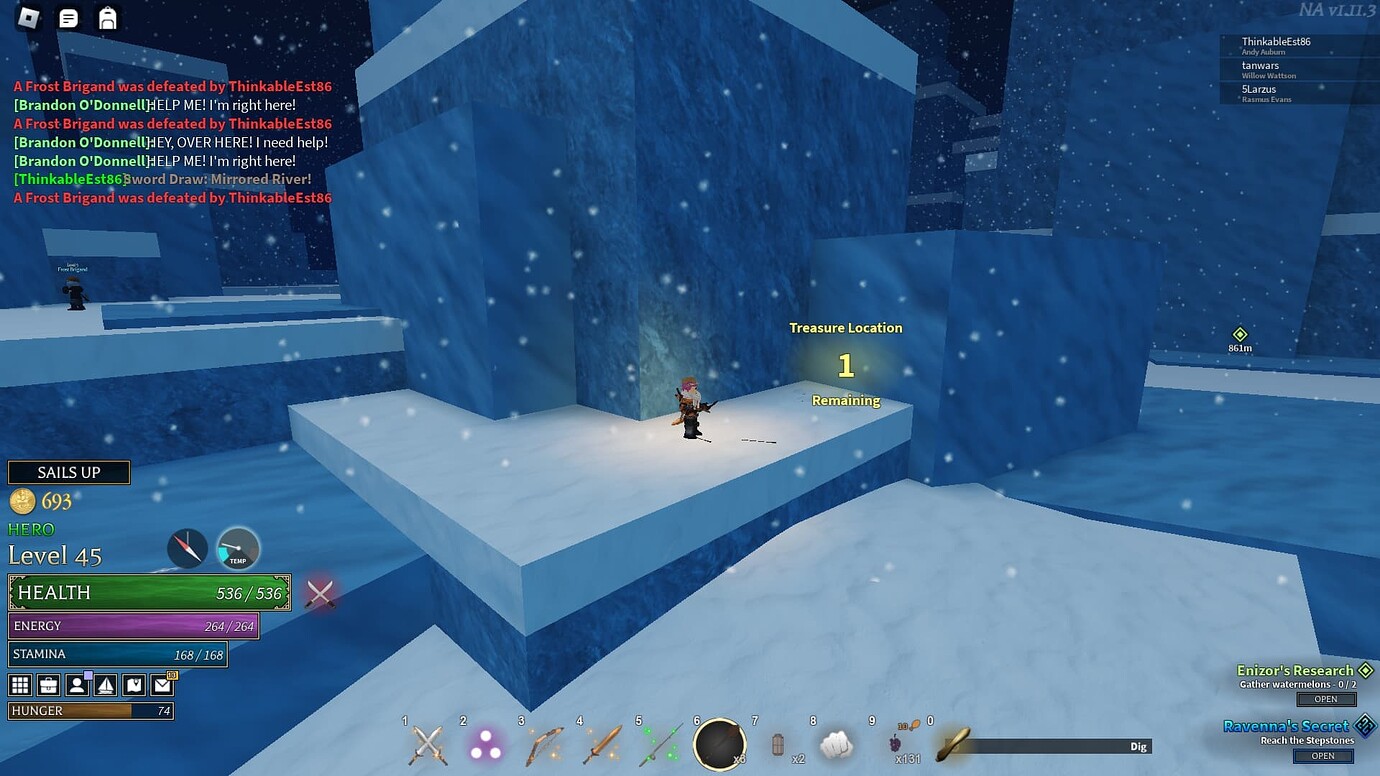This screenshot has width=1380, height=776.
Task: Select the white fist hotbar slot
Action: 835,745
